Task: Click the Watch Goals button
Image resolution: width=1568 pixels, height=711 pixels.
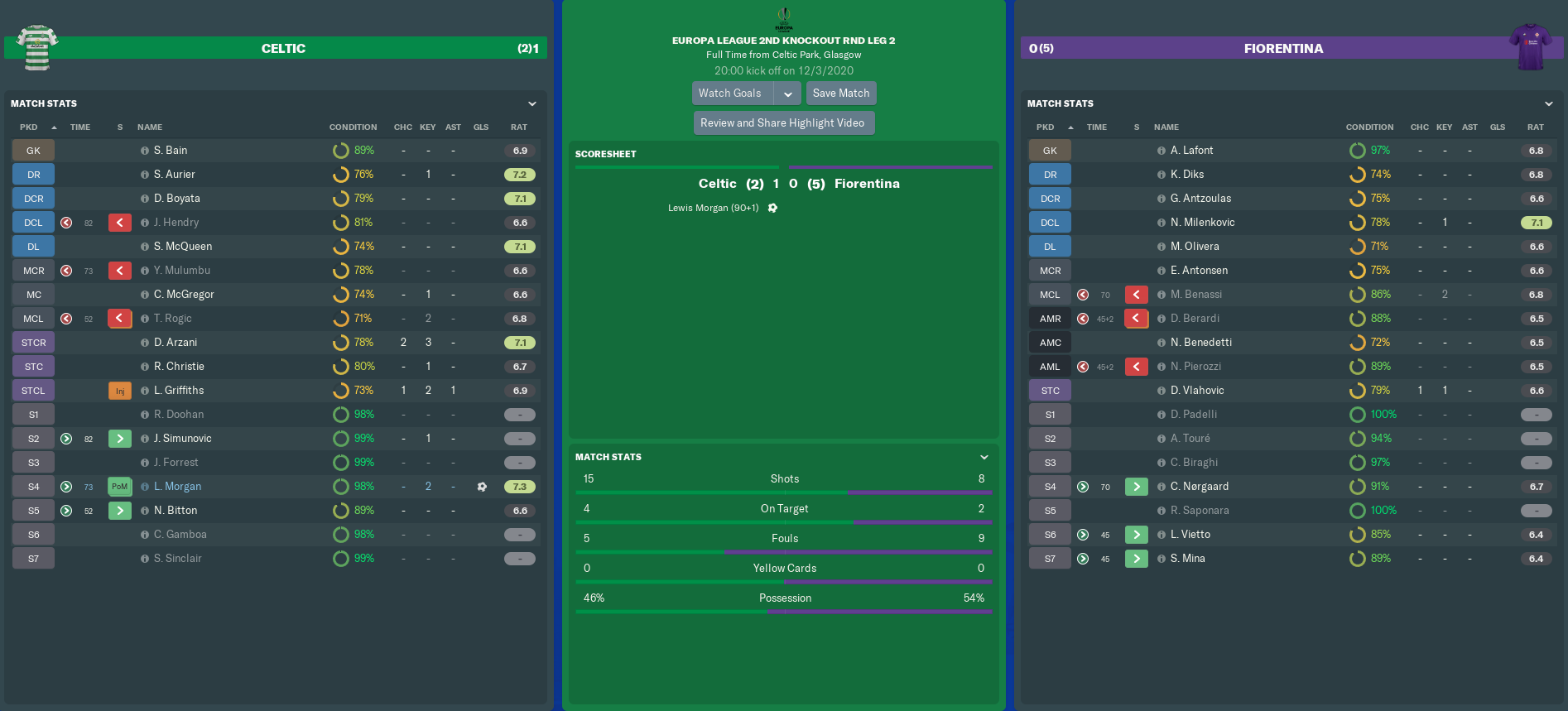Action: click(730, 94)
